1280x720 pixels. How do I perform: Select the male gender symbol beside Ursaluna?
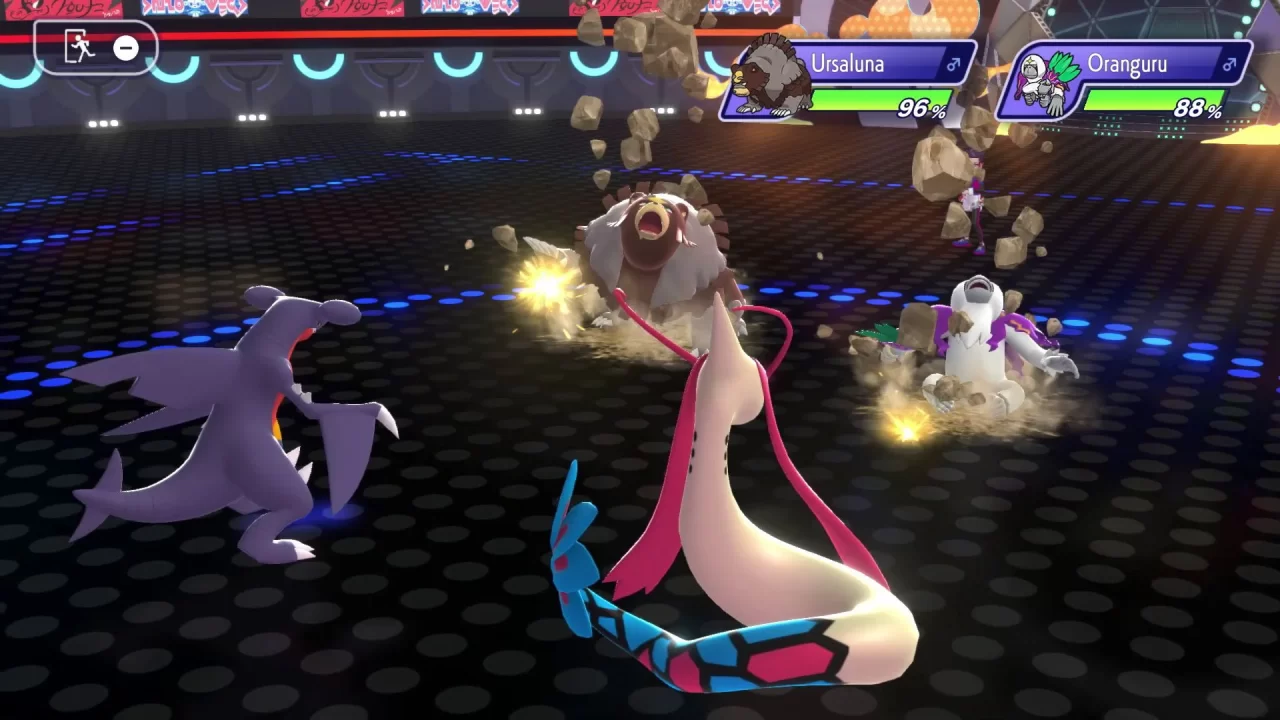[x=951, y=64]
